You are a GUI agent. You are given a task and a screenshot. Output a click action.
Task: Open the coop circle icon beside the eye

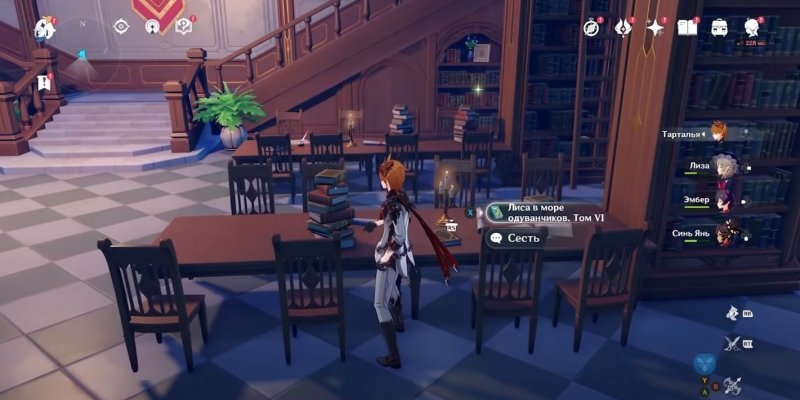pyautogui.click(x=152, y=27)
